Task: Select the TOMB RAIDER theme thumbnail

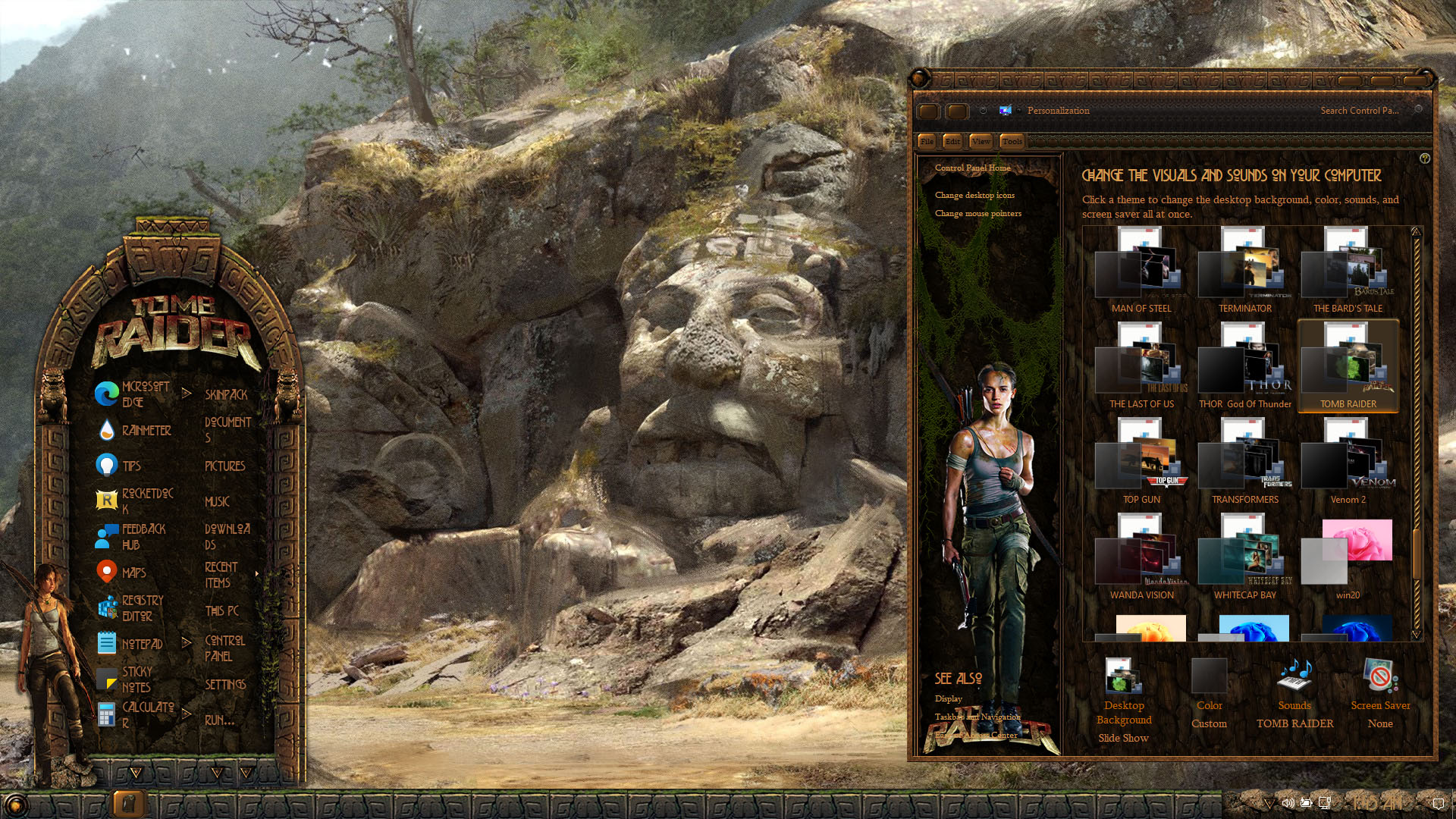Action: point(1348,366)
